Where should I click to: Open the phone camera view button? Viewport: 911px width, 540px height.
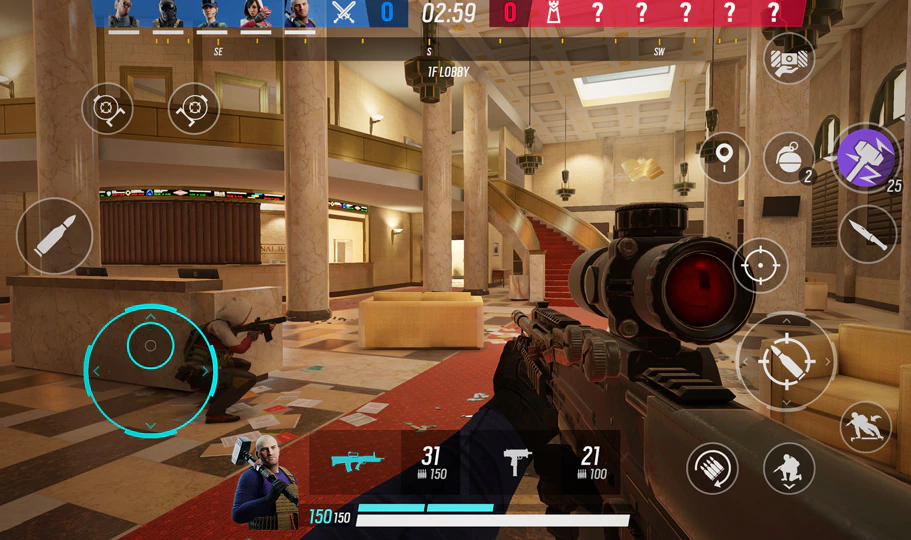tap(788, 59)
